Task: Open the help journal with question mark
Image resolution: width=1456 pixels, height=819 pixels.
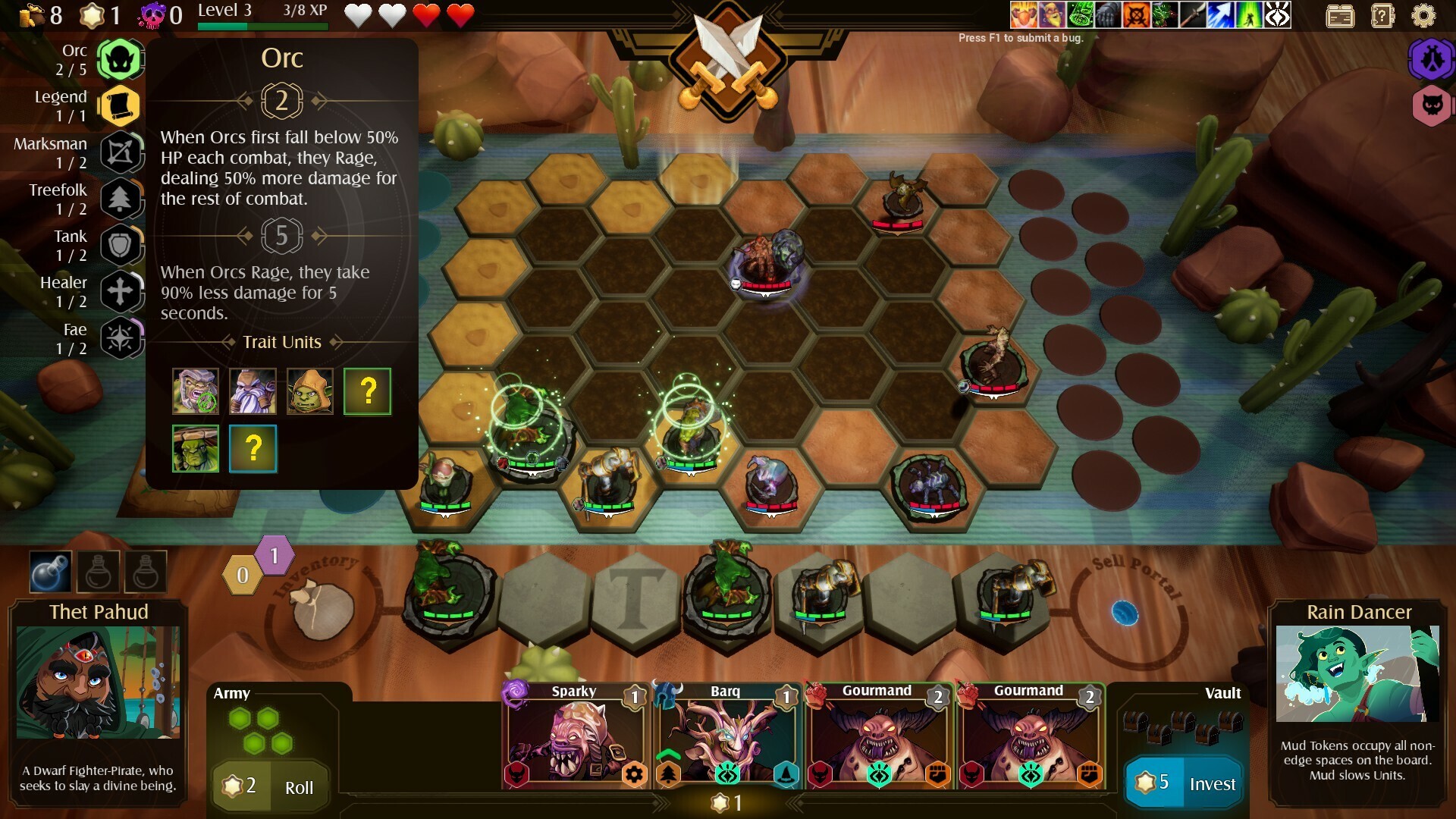Action: pos(1382,15)
